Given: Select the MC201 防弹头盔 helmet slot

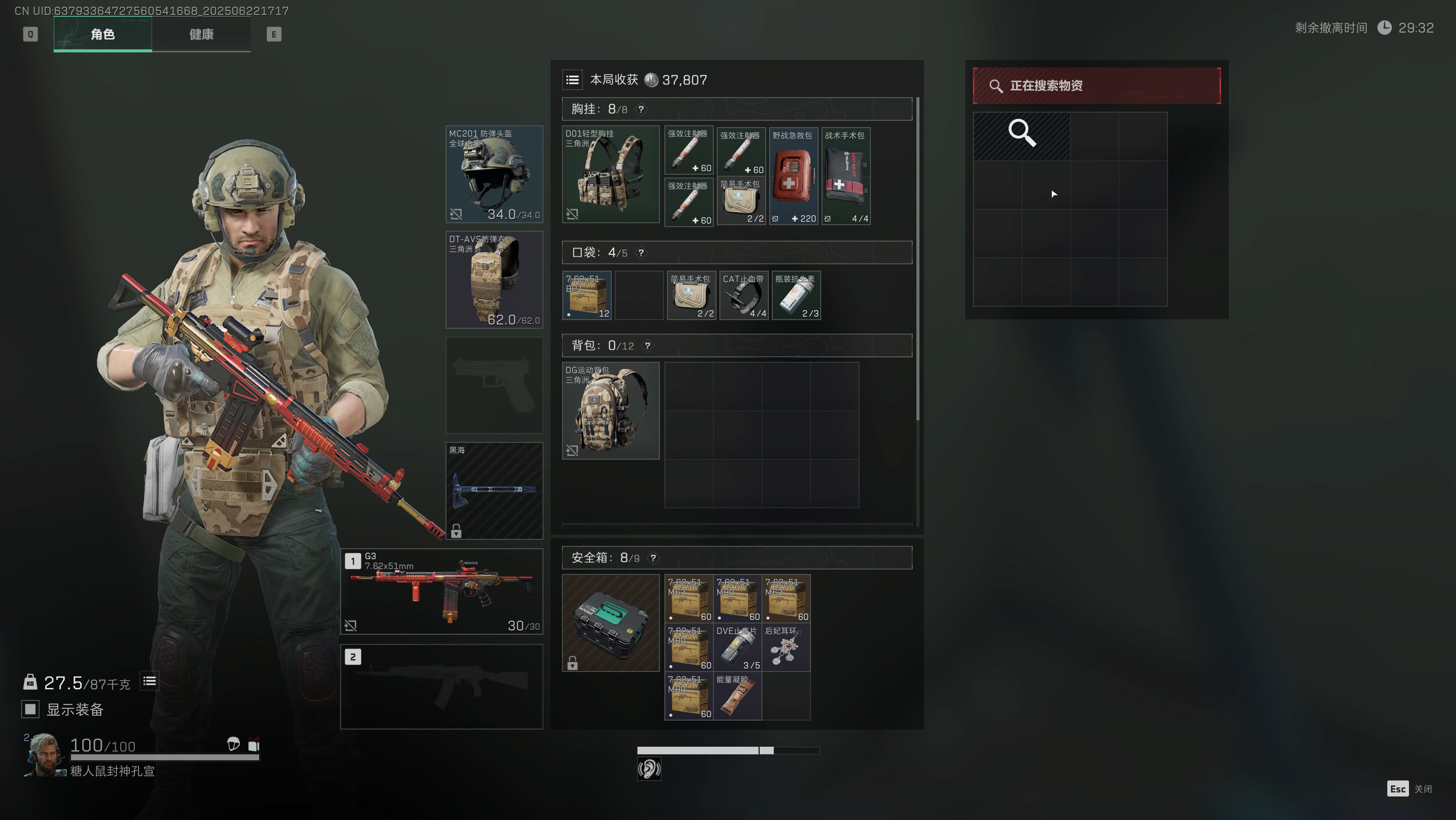Looking at the screenshot, I should coord(494,174).
